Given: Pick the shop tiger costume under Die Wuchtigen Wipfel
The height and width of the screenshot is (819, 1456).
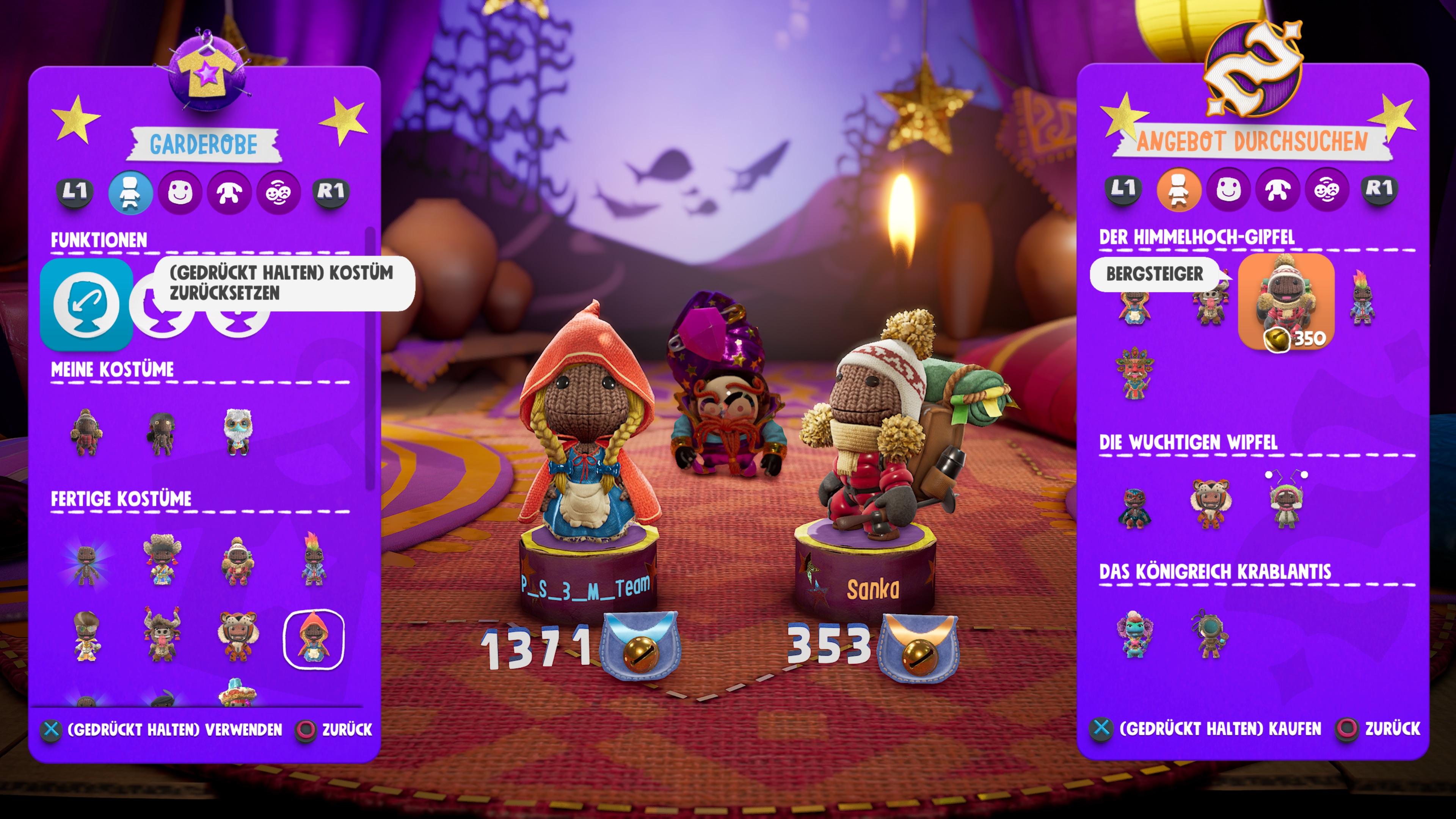Looking at the screenshot, I should click(x=1210, y=503).
